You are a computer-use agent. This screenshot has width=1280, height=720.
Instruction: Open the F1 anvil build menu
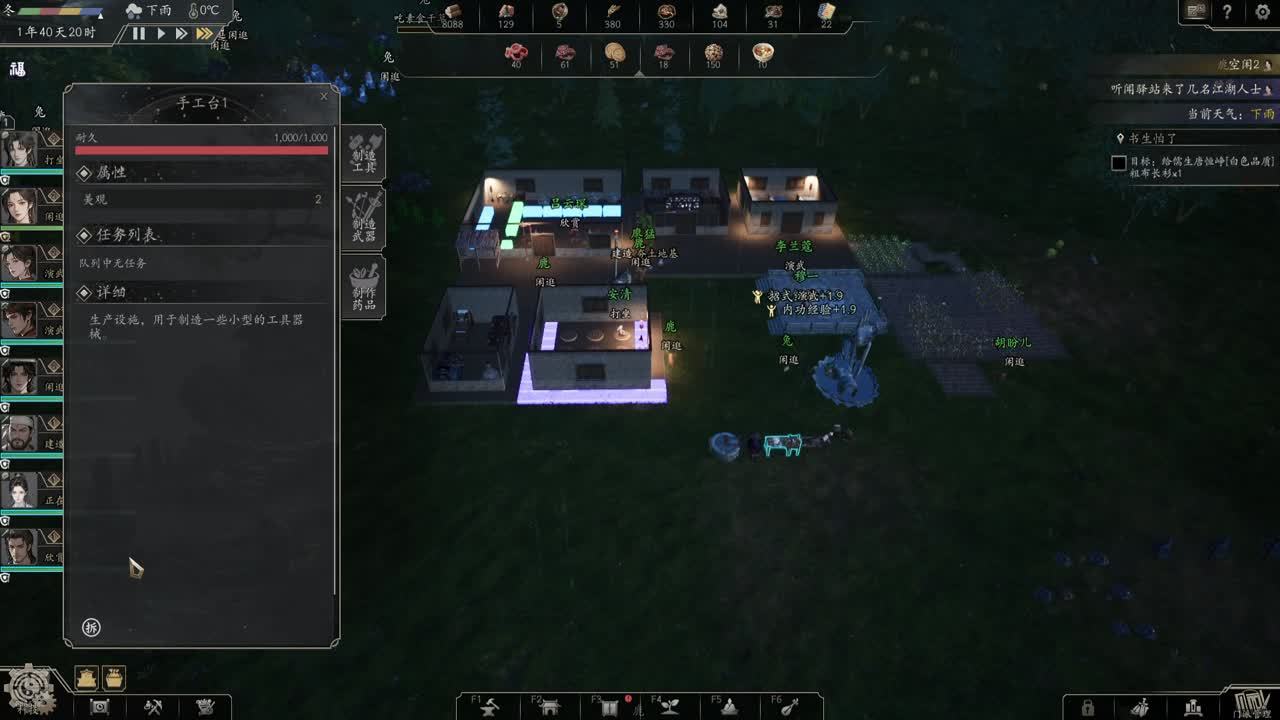coord(490,707)
